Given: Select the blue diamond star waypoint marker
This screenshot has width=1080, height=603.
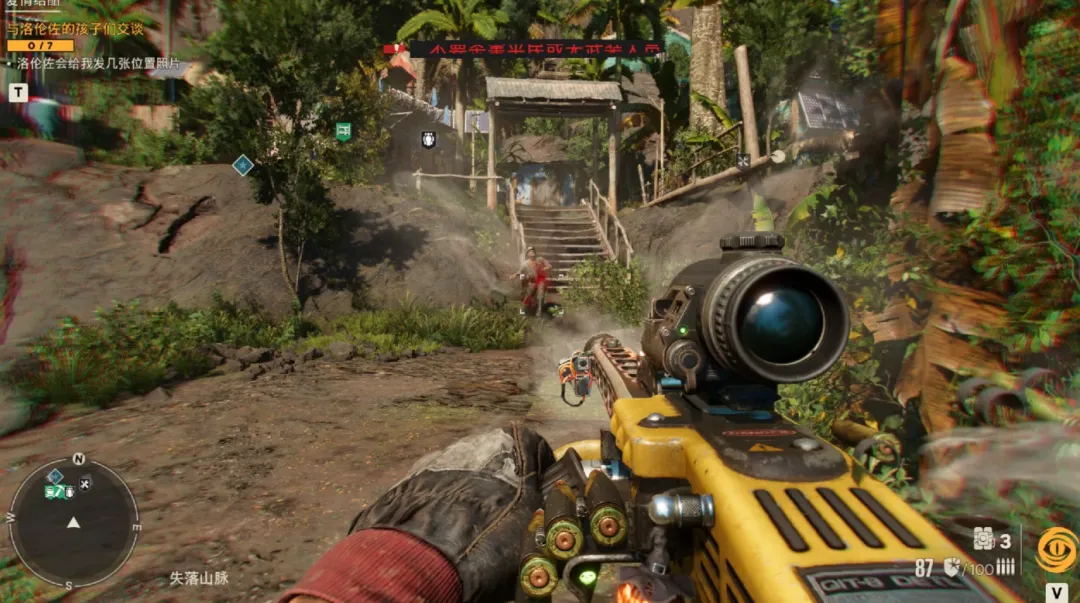Looking at the screenshot, I should (x=242, y=165).
